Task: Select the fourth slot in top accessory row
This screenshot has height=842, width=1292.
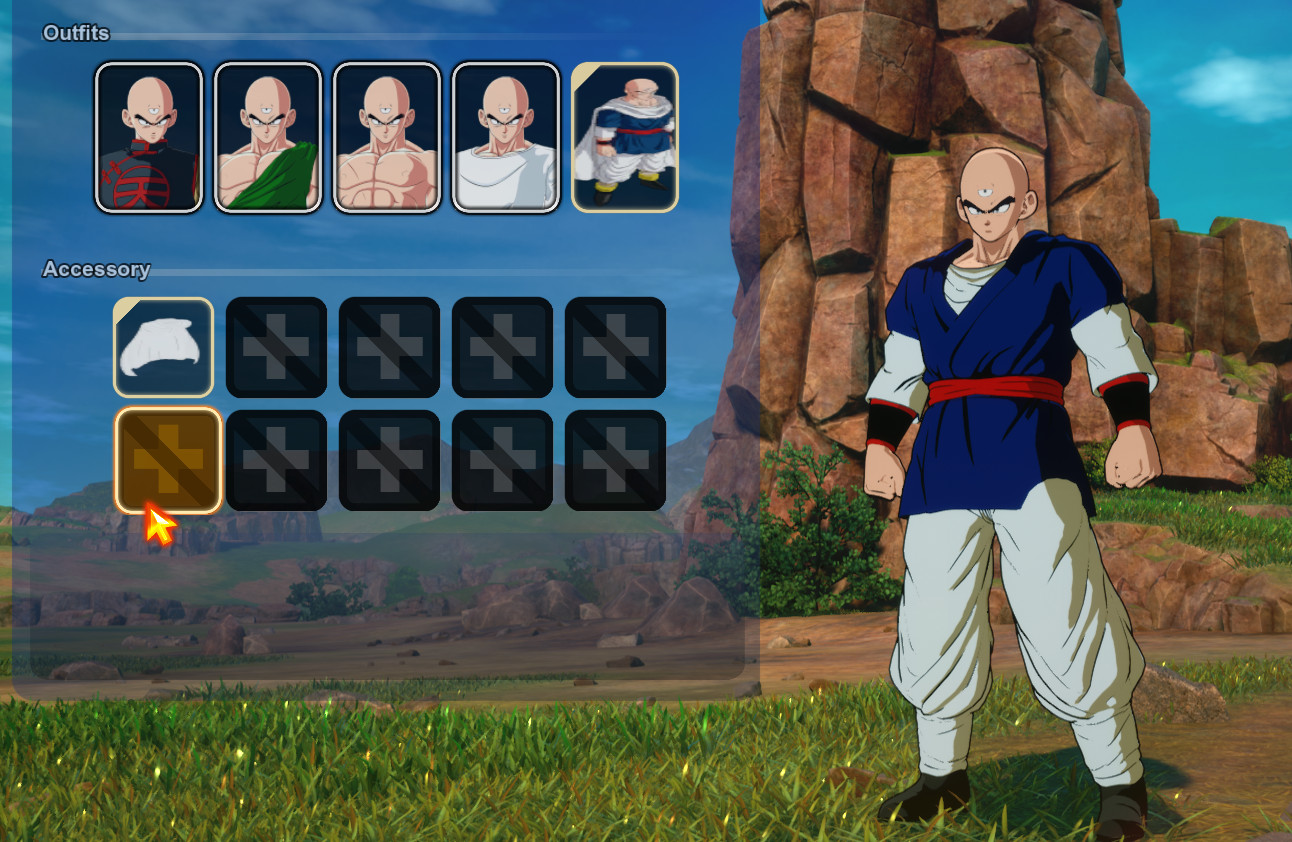Action: pos(502,348)
